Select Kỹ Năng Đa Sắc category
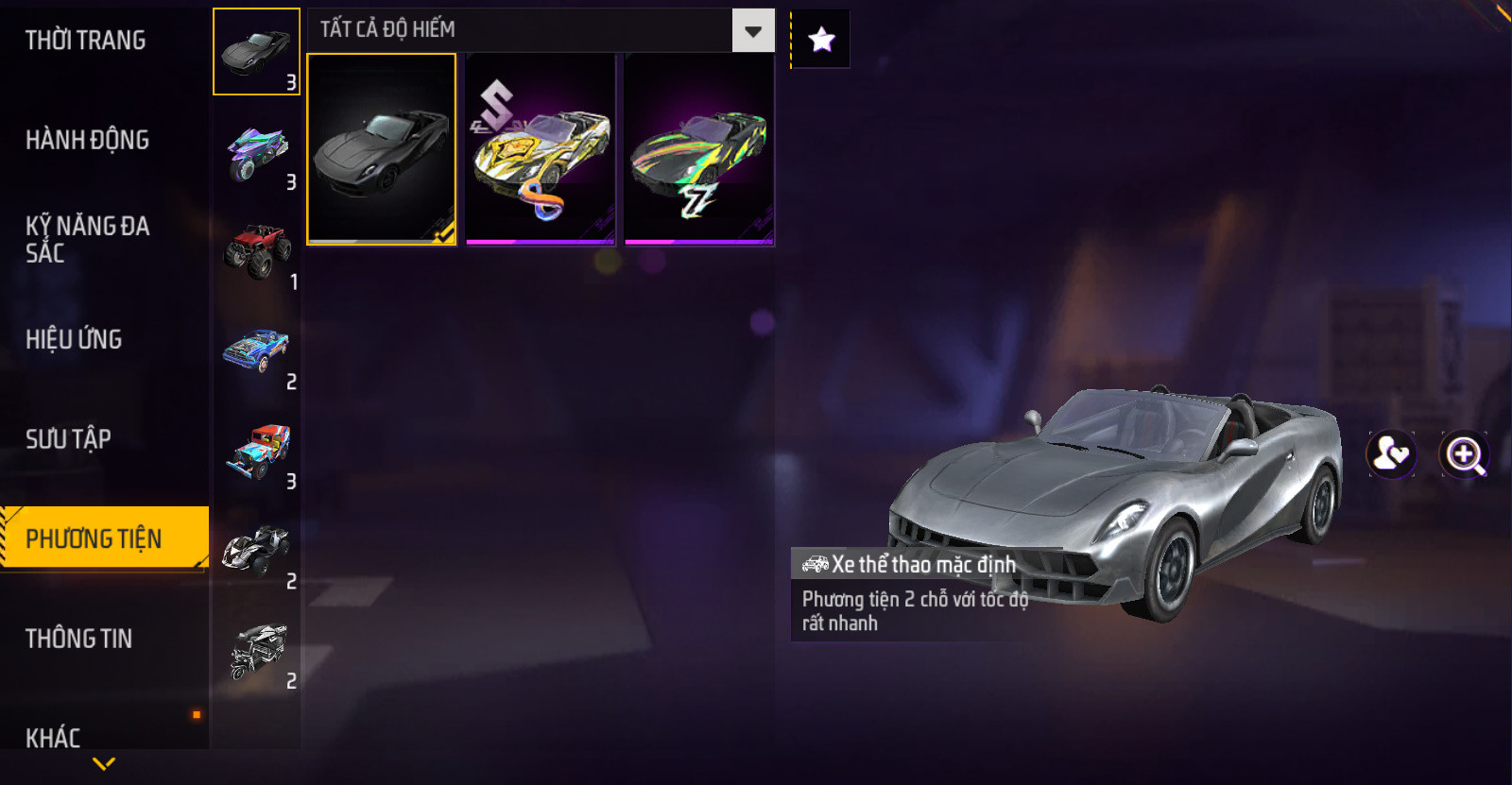 tap(87, 239)
